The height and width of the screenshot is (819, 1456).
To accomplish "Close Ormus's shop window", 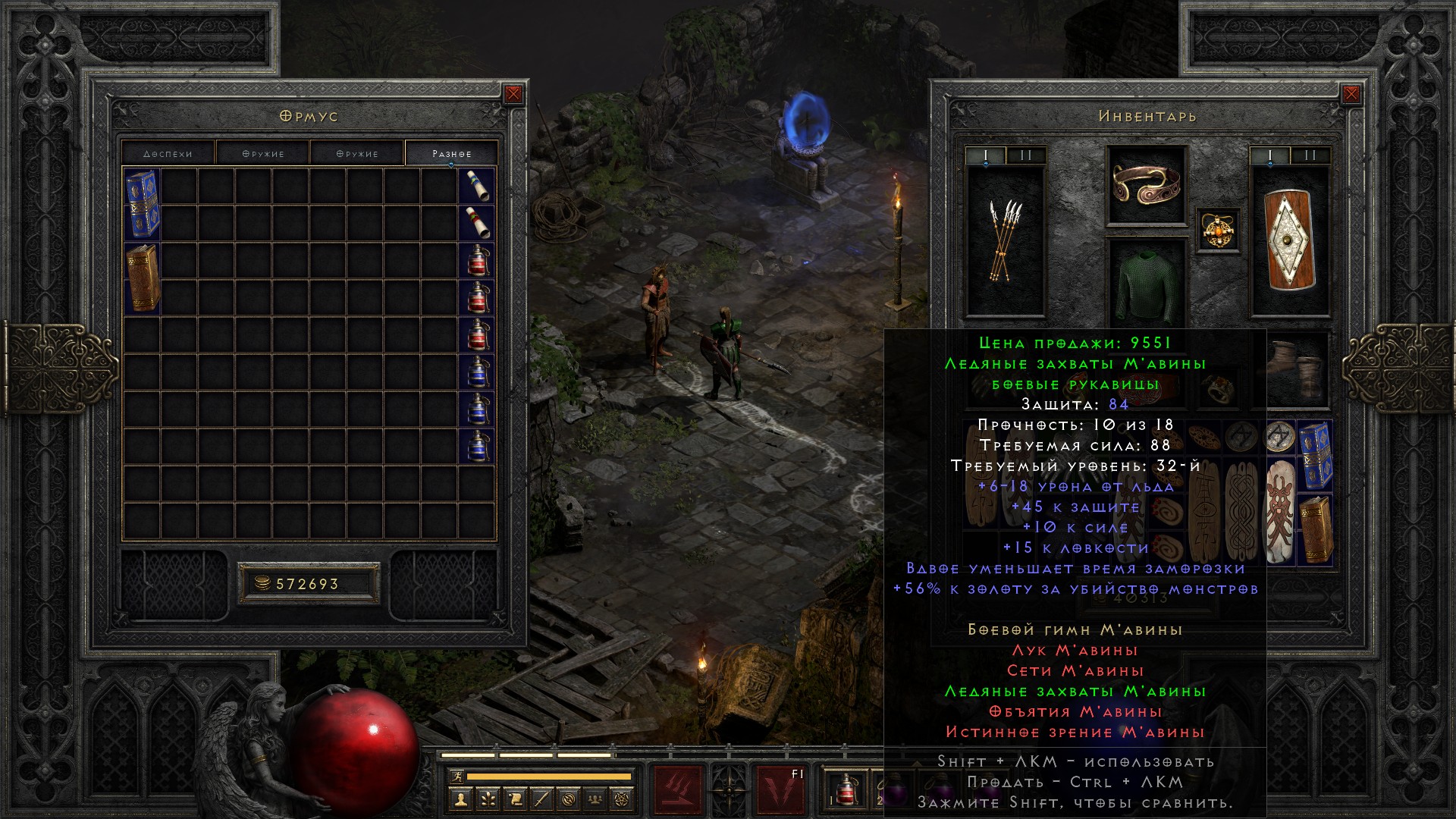I will (x=513, y=94).
